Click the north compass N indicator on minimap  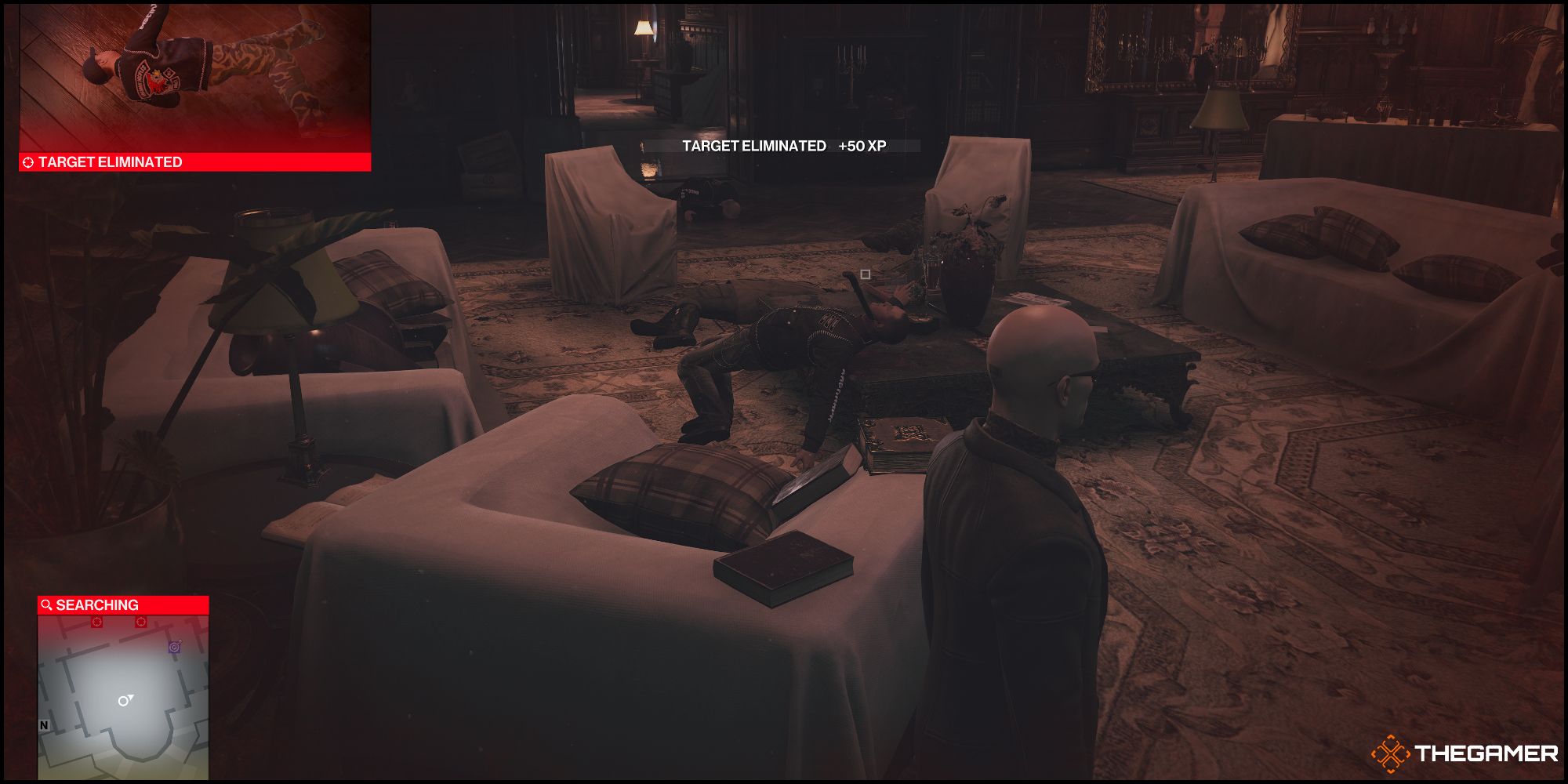click(44, 724)
